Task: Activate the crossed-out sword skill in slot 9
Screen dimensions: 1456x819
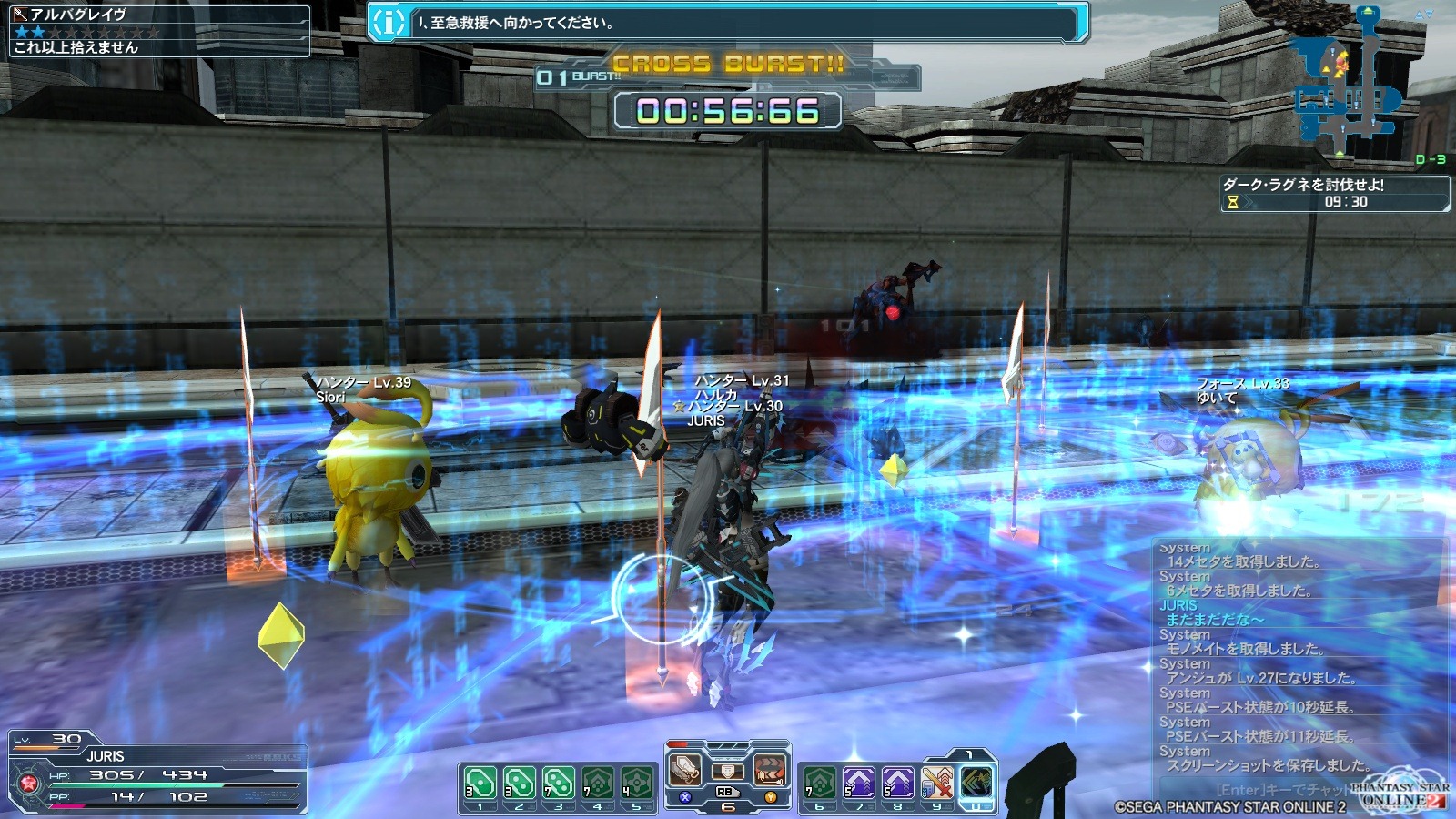Action: tap(936, 783)
